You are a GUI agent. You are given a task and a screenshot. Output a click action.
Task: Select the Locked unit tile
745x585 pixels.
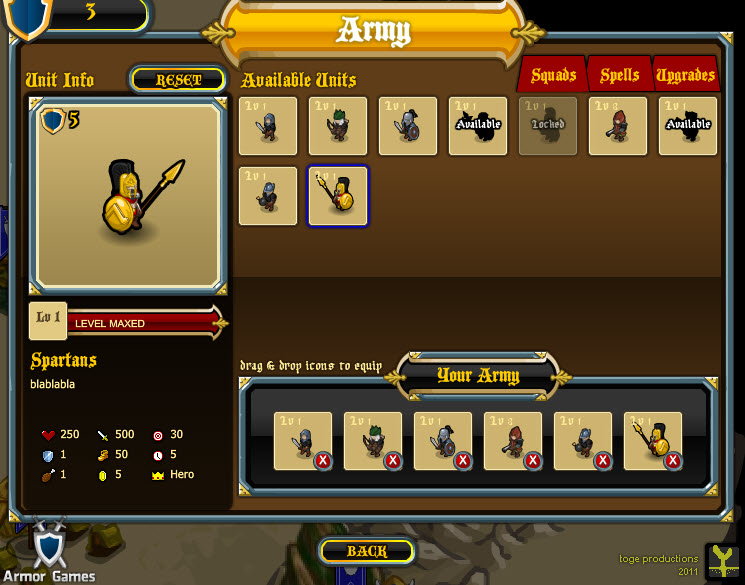point(548,126)
